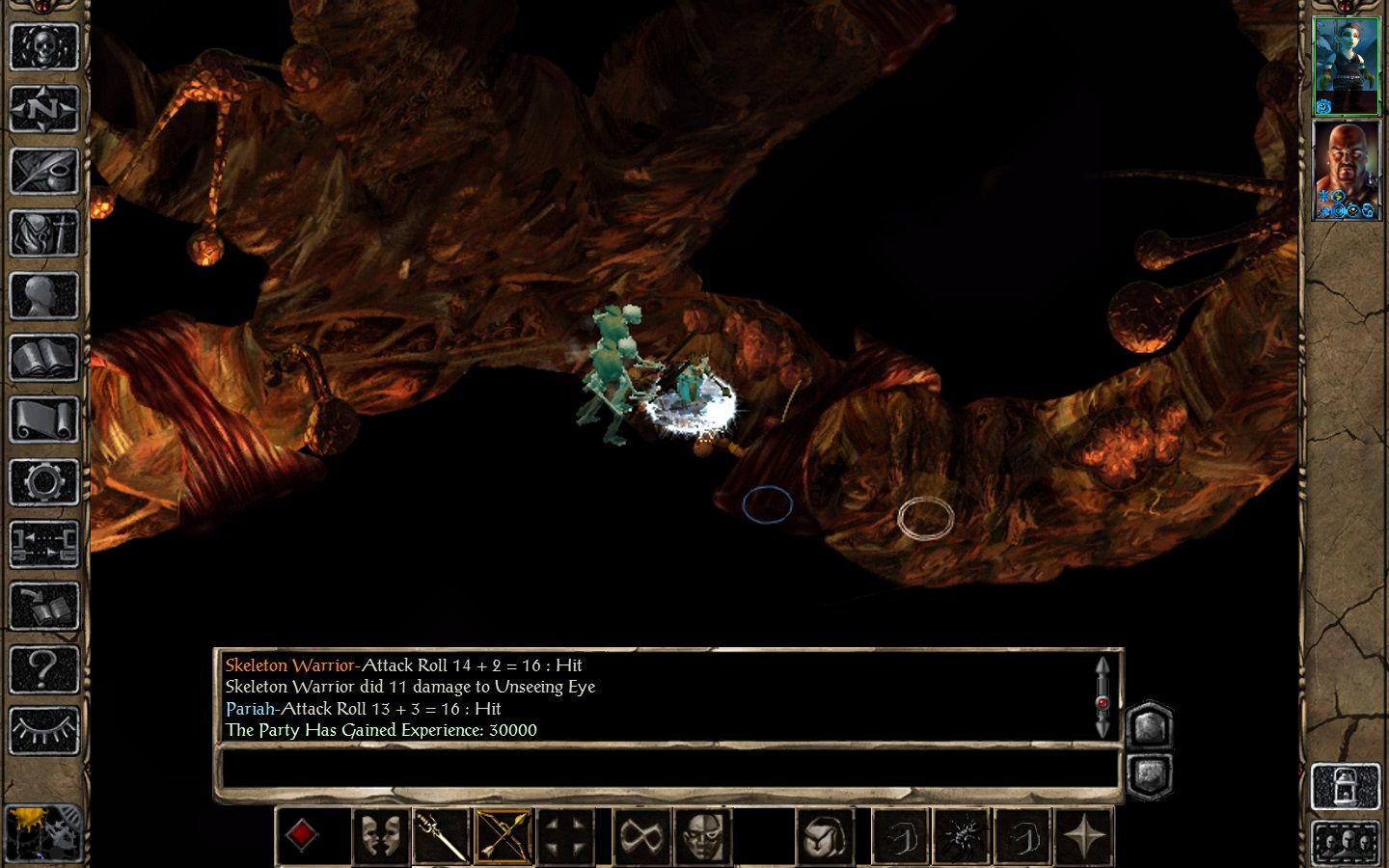The image size is (1389, 868).
Task: Select the spider quick spell slot
Action: [961, 835]
